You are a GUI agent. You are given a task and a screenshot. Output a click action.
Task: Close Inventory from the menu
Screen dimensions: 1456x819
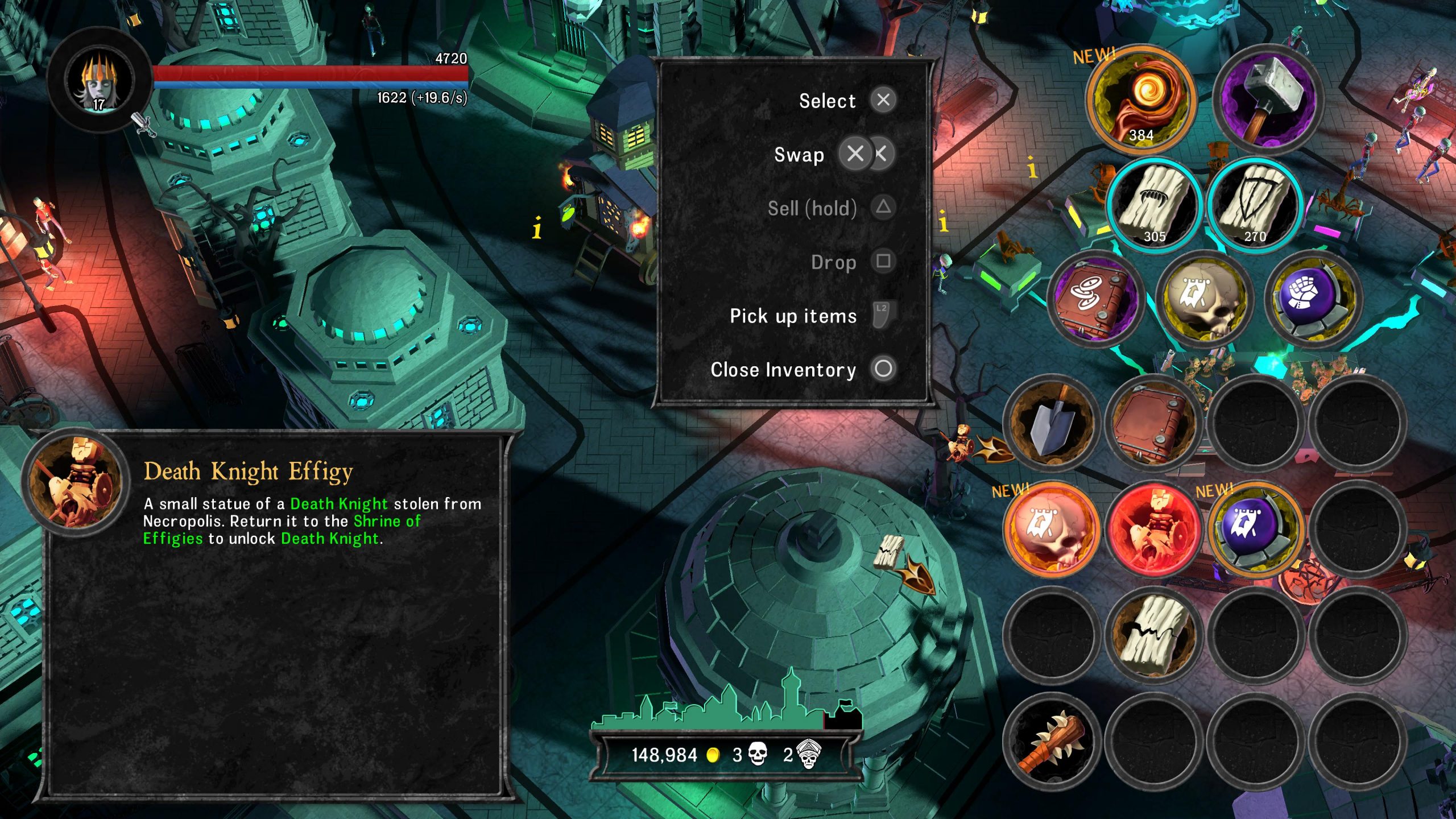pos(783,370)
